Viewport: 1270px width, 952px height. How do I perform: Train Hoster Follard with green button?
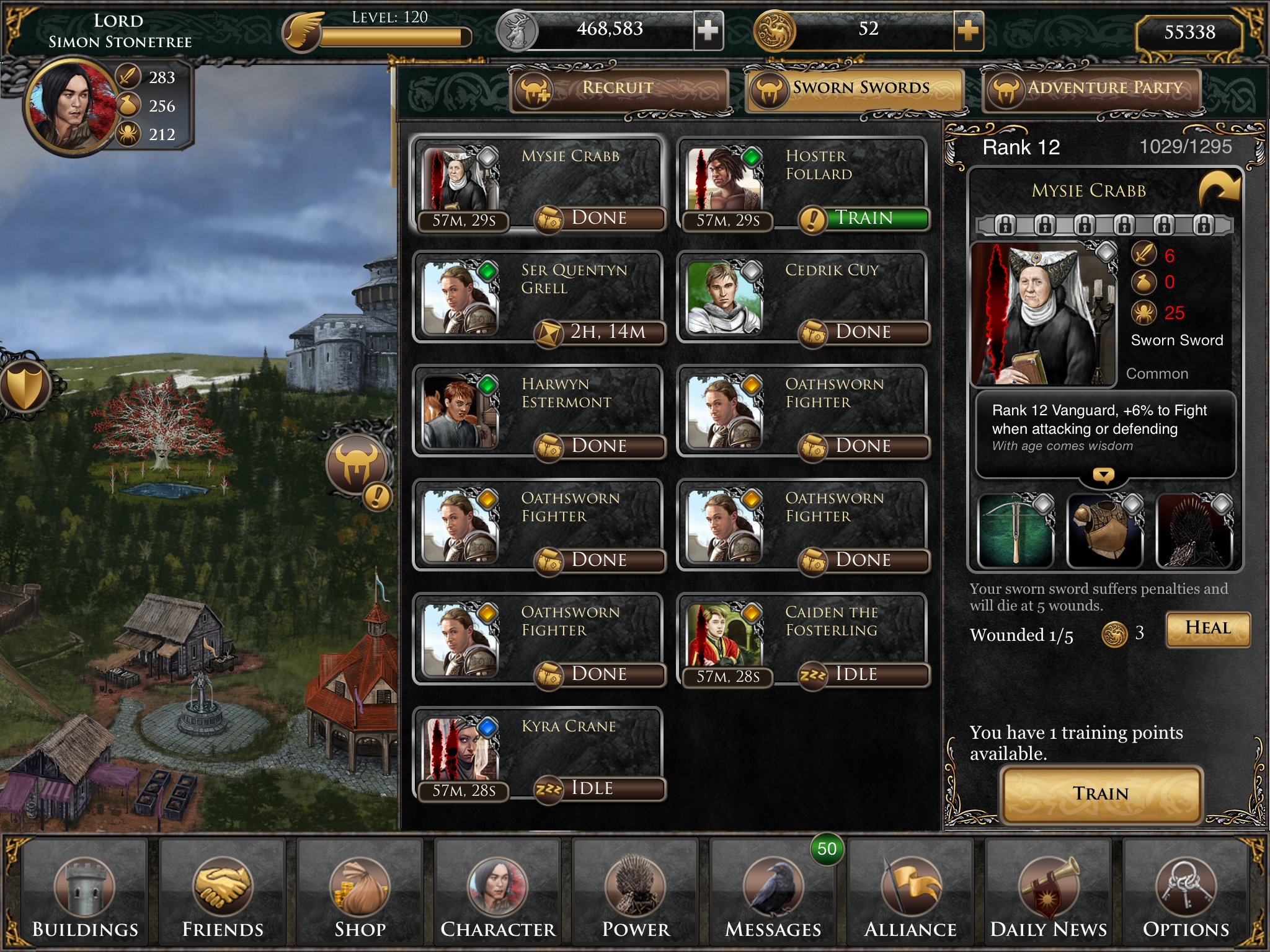(865, 218)
